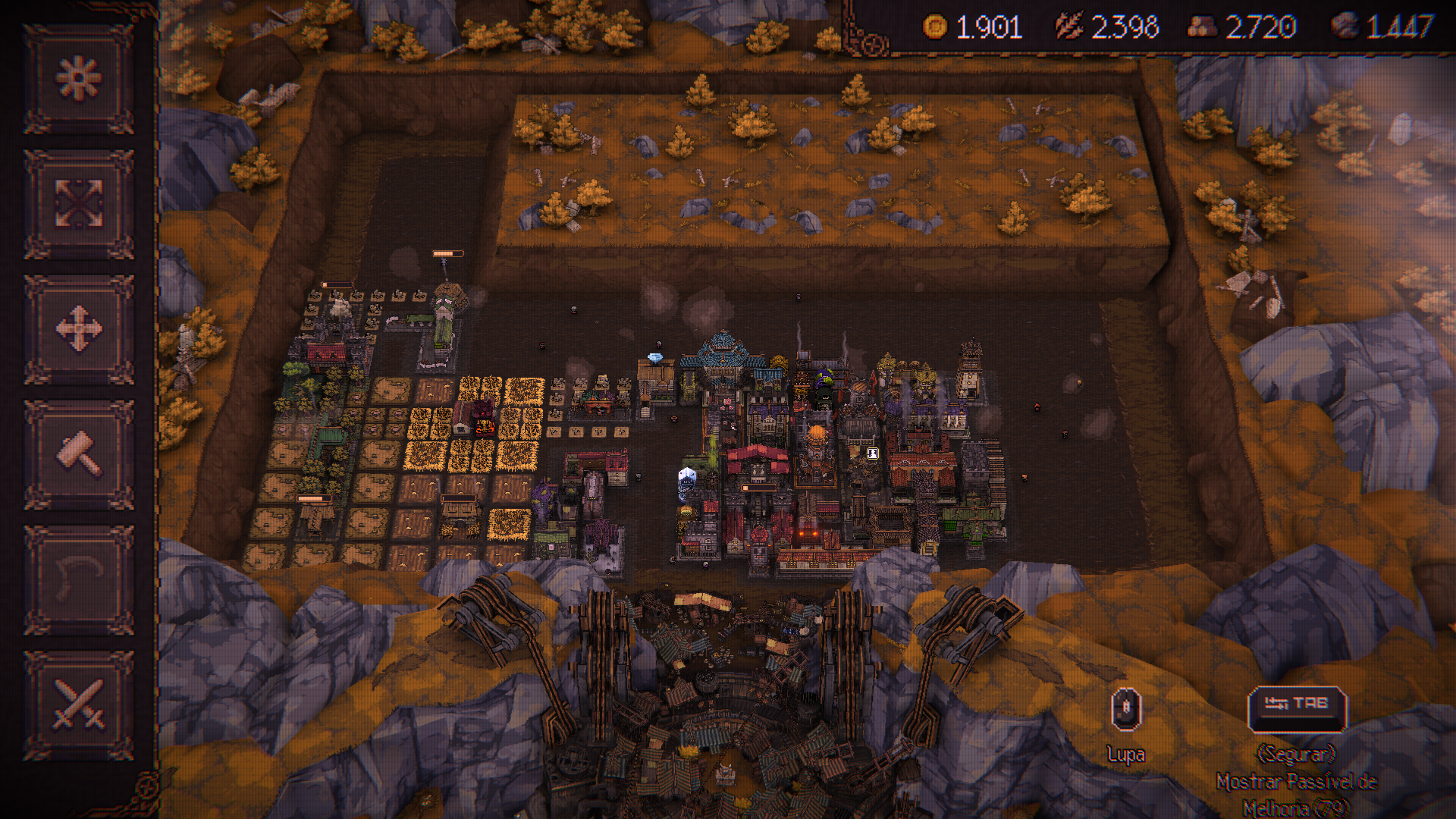Start battle with the crossed swords button
The height and width of the screenshot is (819, 1456).
pos(79,704)
